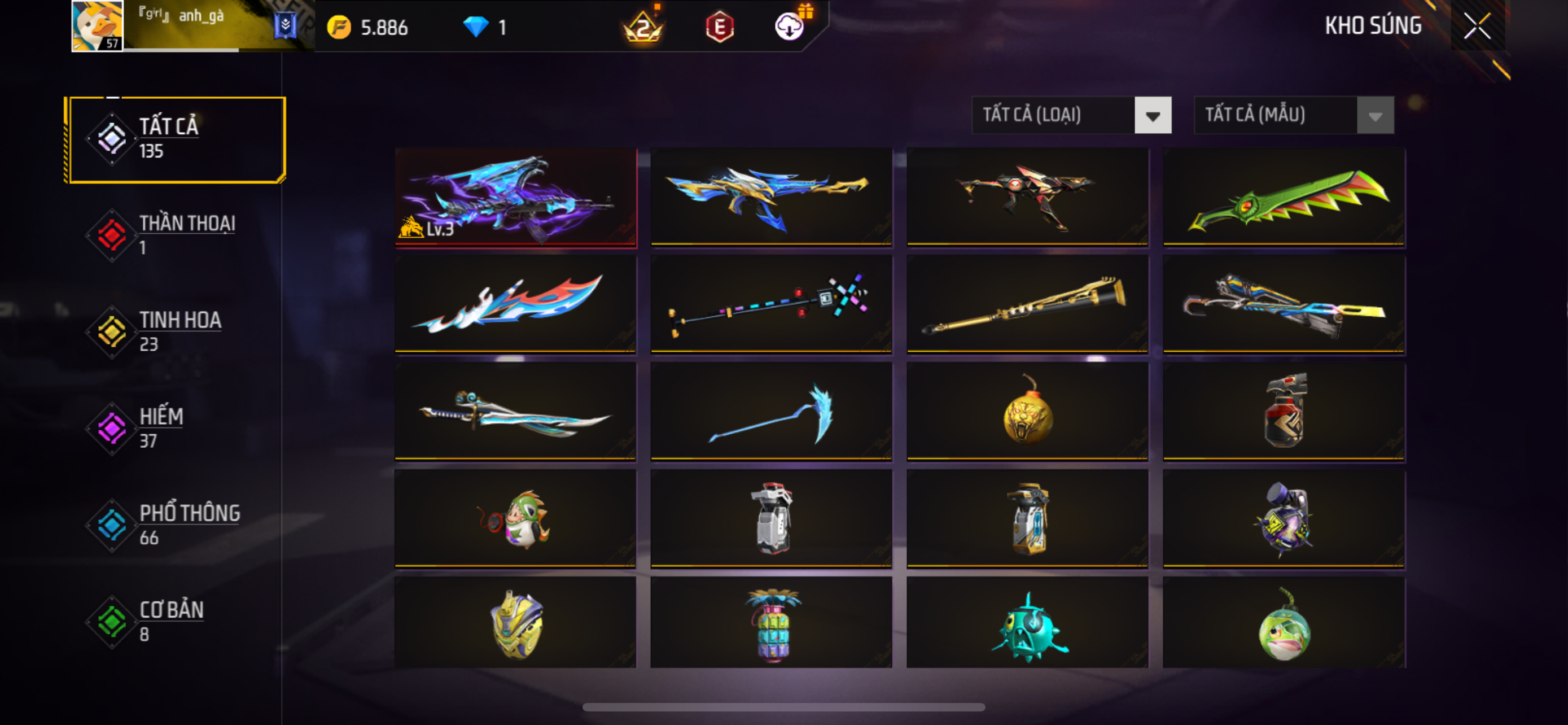Screen dimensions: 1568x725
Task: Select the Lv.3 blue dragon rifle skin
Action: (x=515, y=196)
